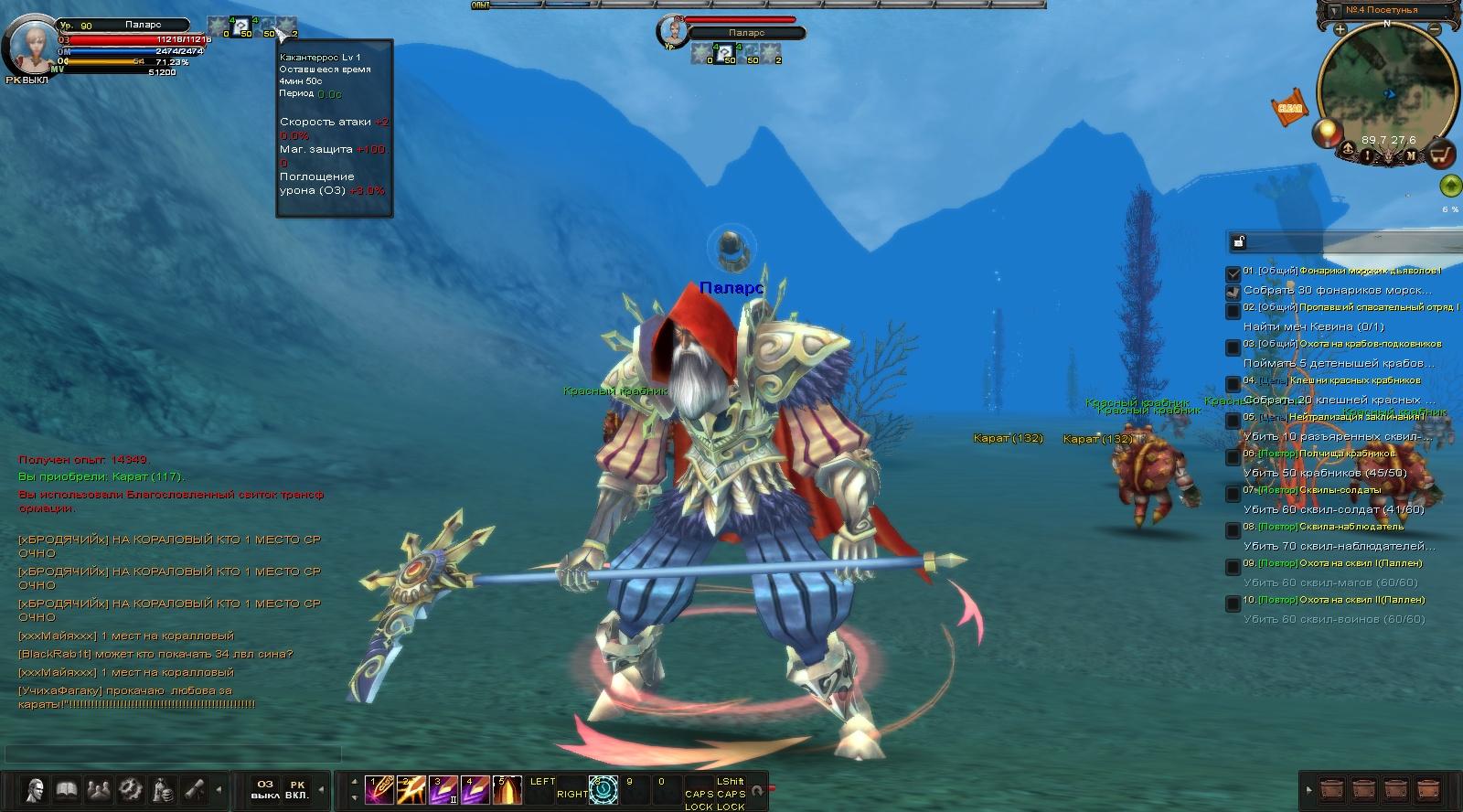1463x812 pixels.
Task: Activate the glowing clock skill in slot 8
Action: point(603,789)
